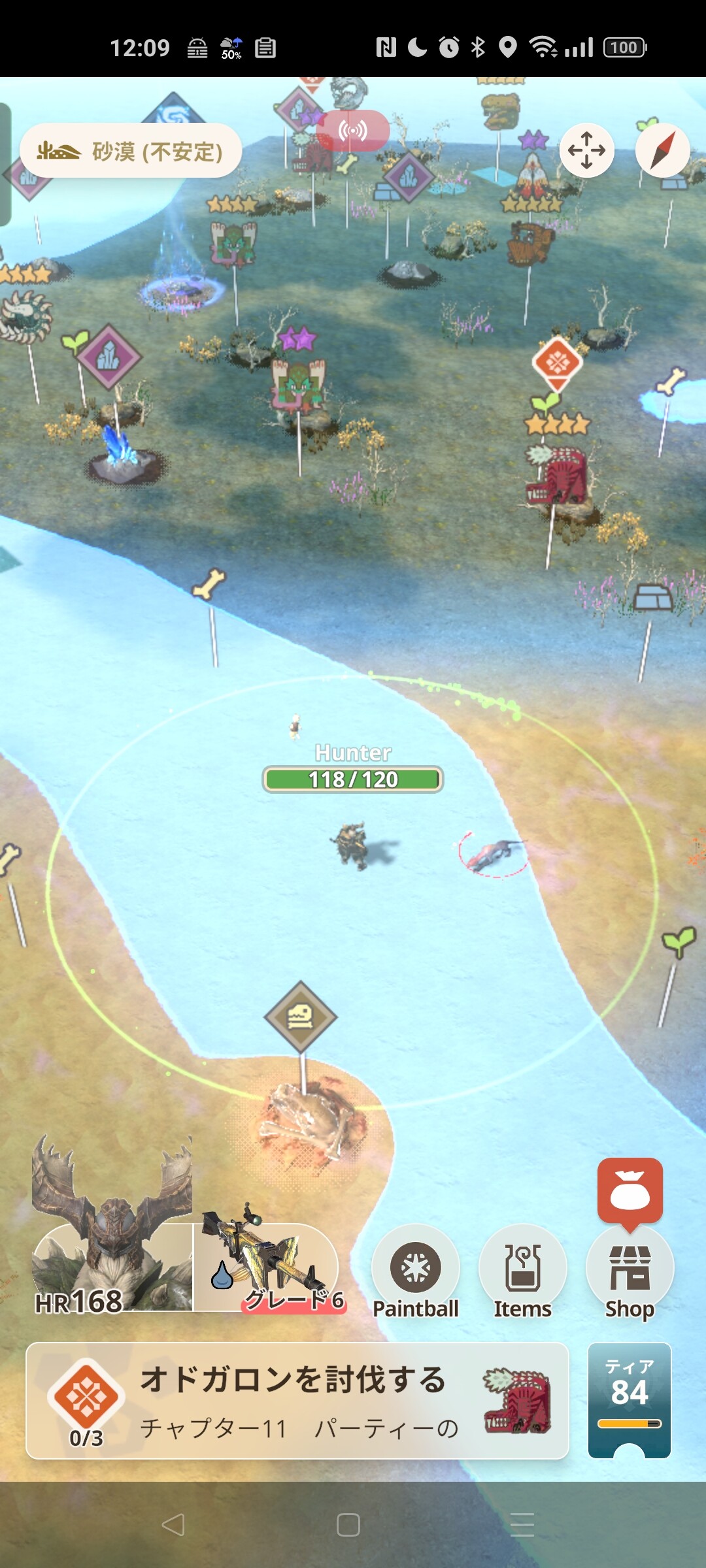706x1568 pixels.
Task: Tap the compass to reorient the map
Action: (662, 150)
